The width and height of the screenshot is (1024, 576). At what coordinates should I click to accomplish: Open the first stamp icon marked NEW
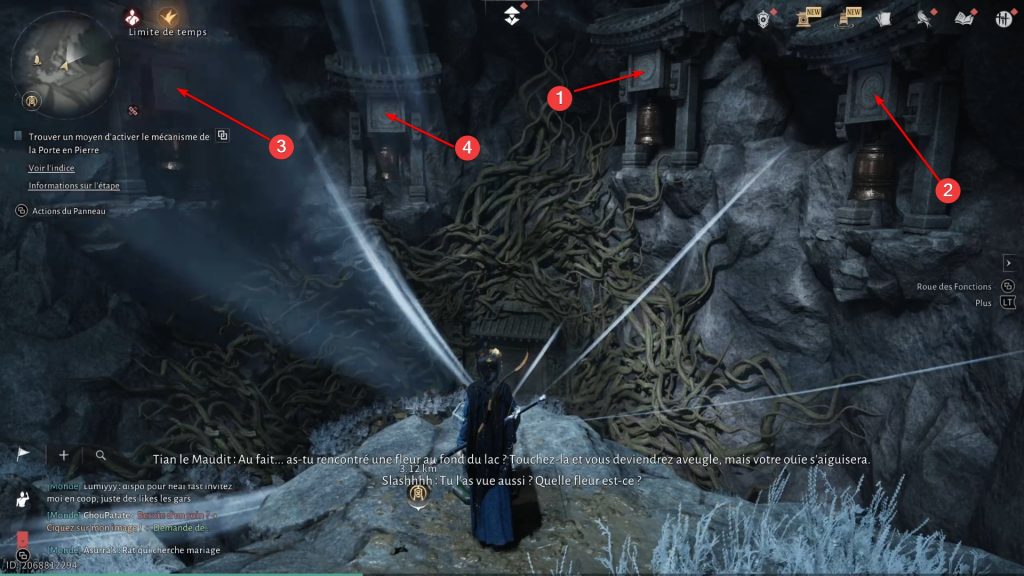[804, 18]
